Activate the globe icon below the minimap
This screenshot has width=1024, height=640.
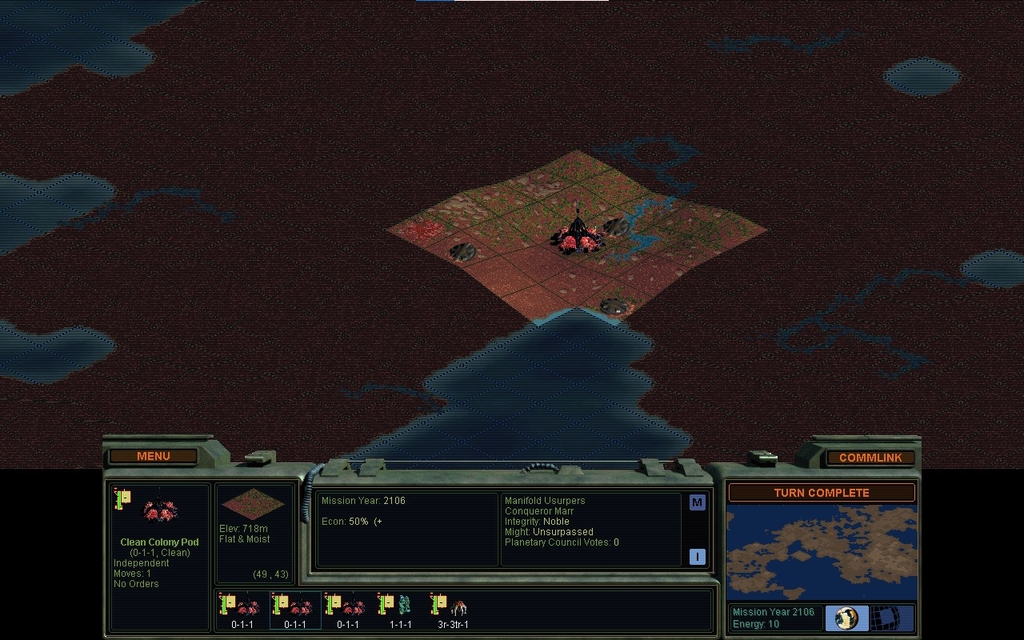(x=847, y=617)
